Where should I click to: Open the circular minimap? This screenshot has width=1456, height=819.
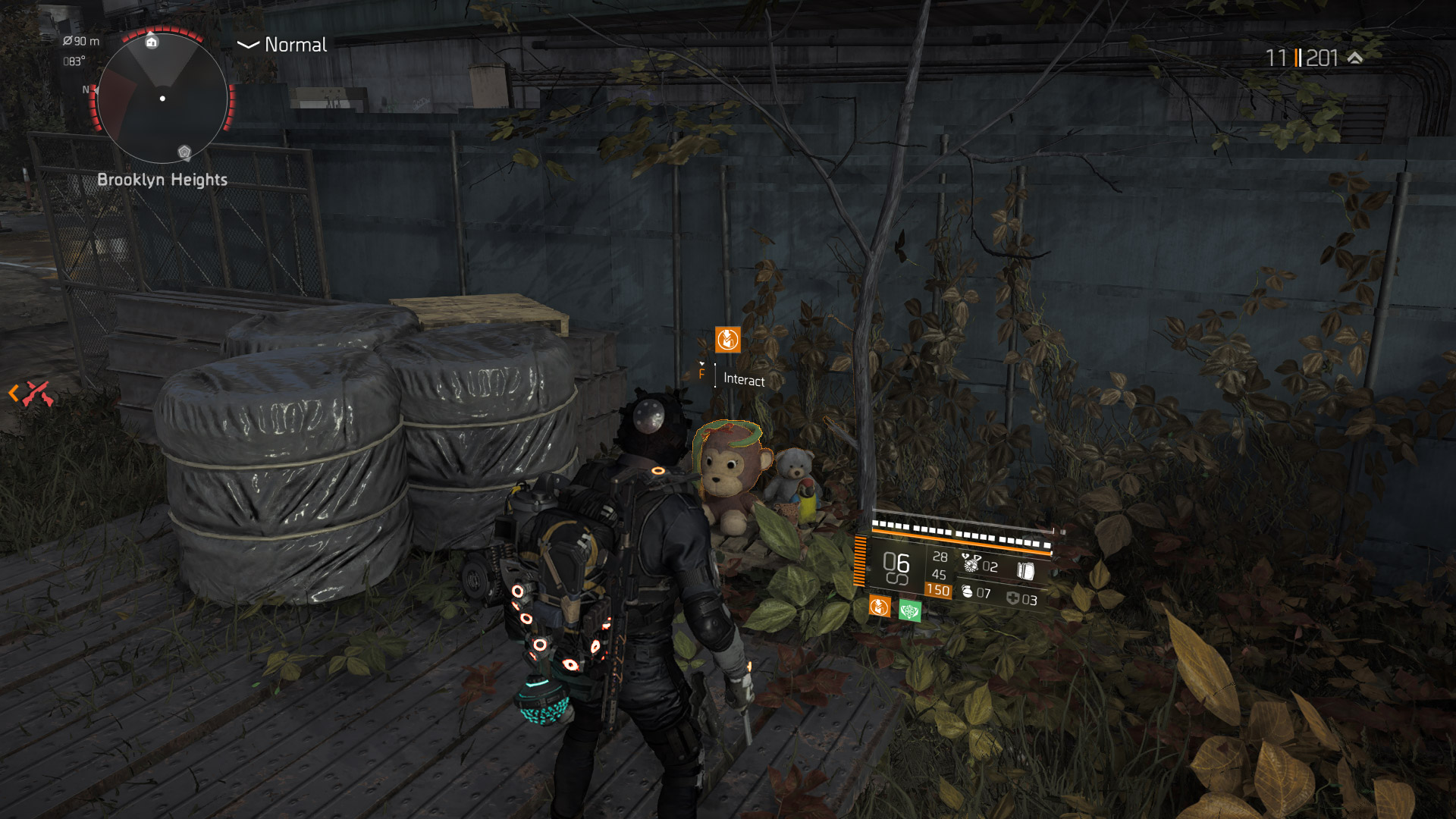(162, 98)
